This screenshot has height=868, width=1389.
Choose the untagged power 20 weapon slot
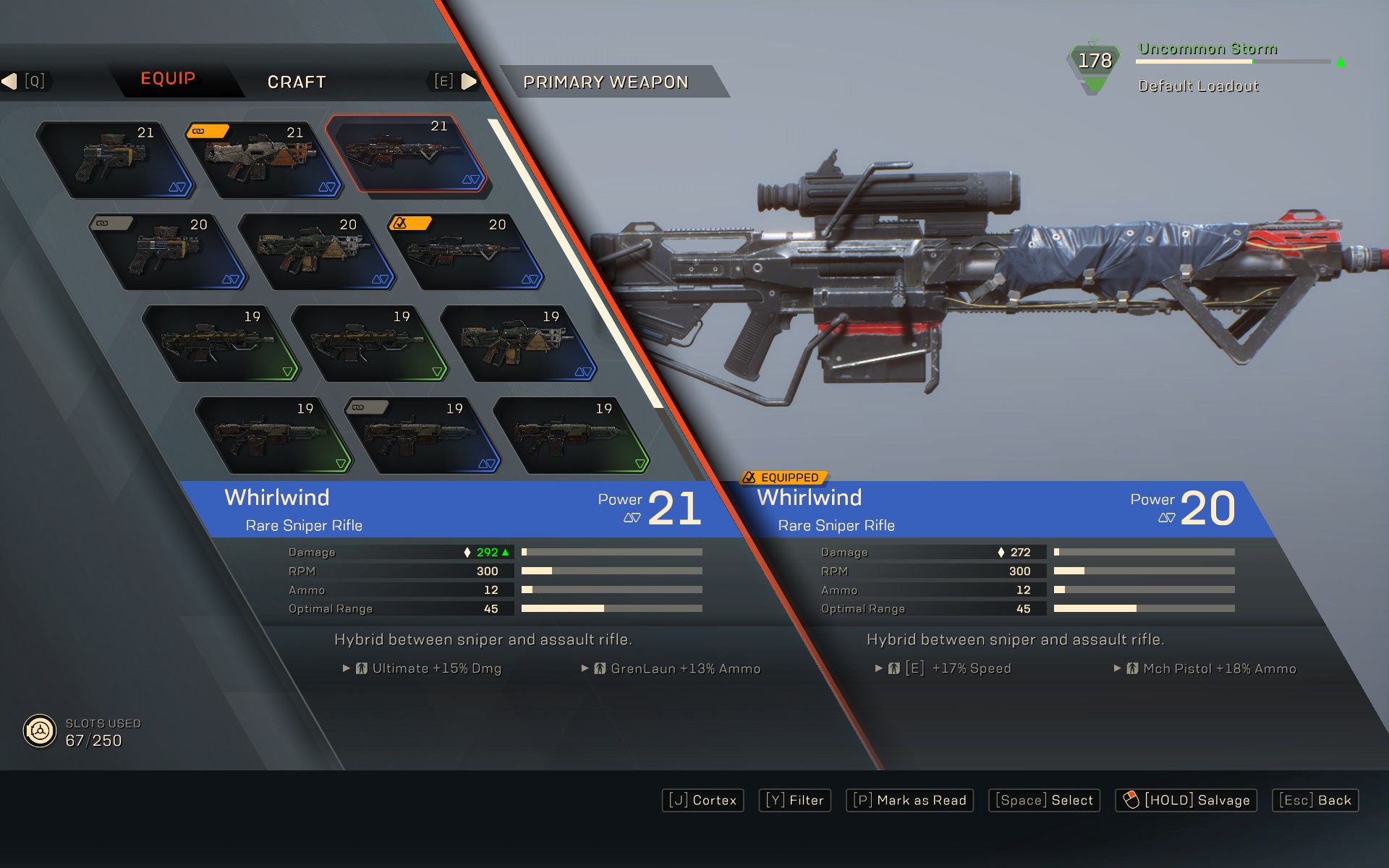point(315,252)
